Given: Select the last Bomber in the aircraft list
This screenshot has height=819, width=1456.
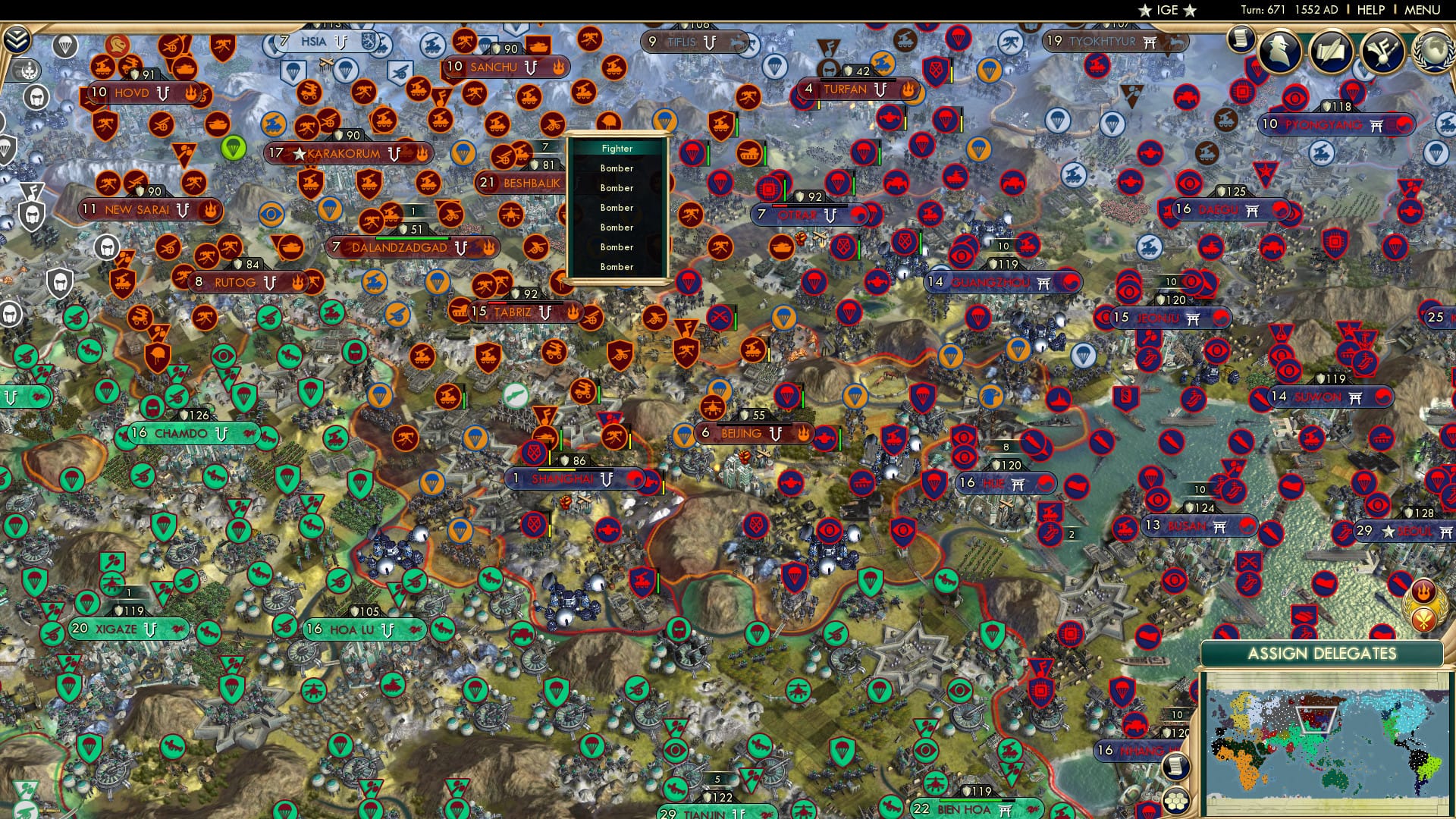Looking at the screenshot, I should (x=617, y=267).
